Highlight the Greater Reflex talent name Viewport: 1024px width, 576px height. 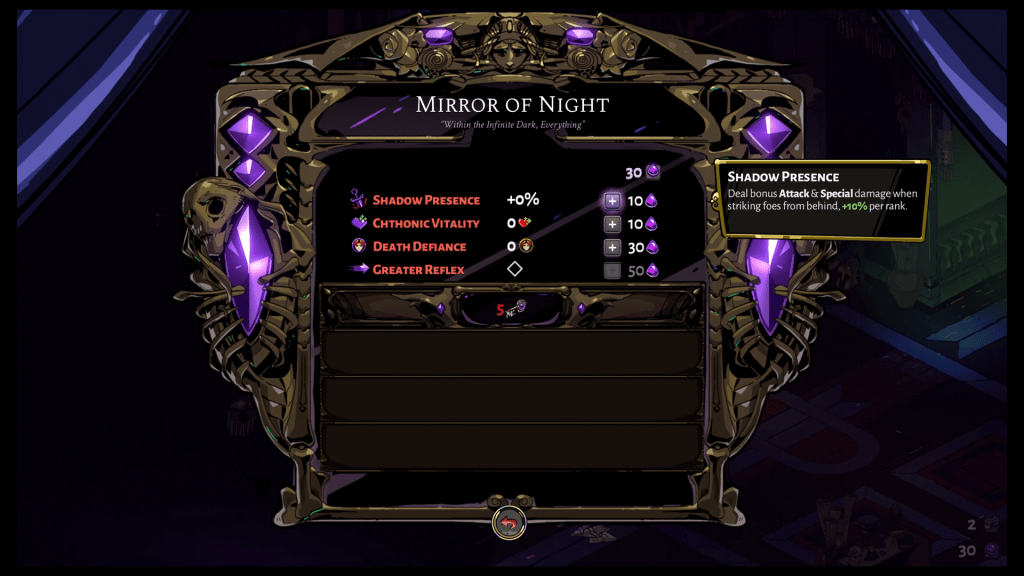pos(418,269)
